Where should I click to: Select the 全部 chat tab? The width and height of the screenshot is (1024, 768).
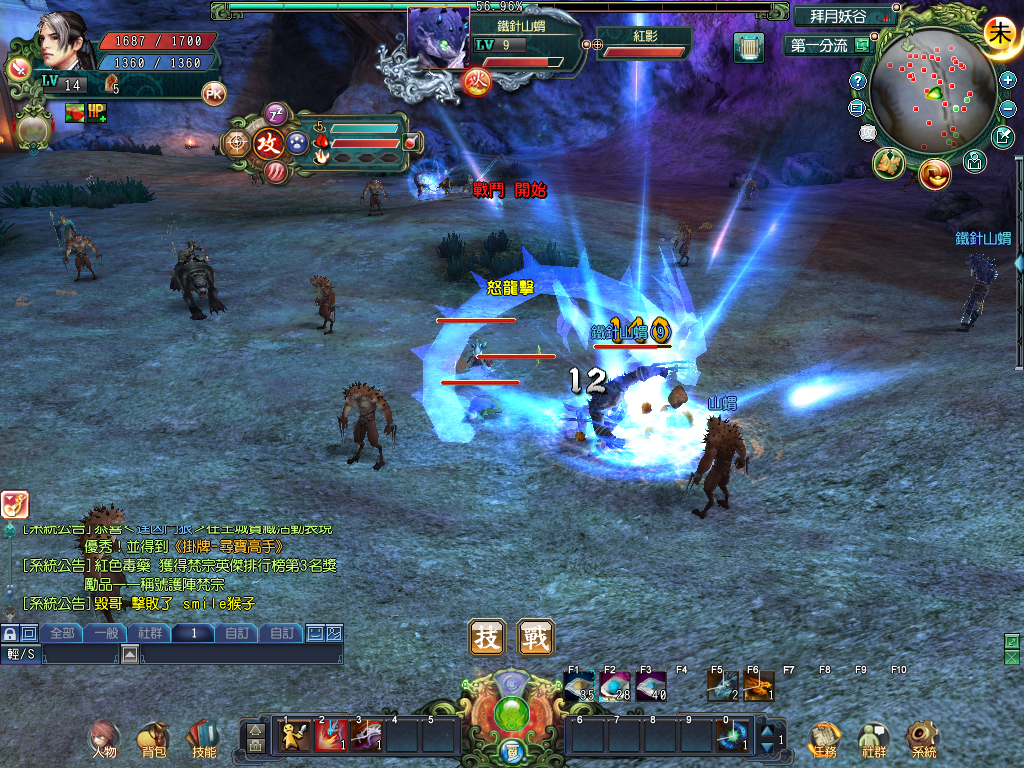[x=62, y=633]
